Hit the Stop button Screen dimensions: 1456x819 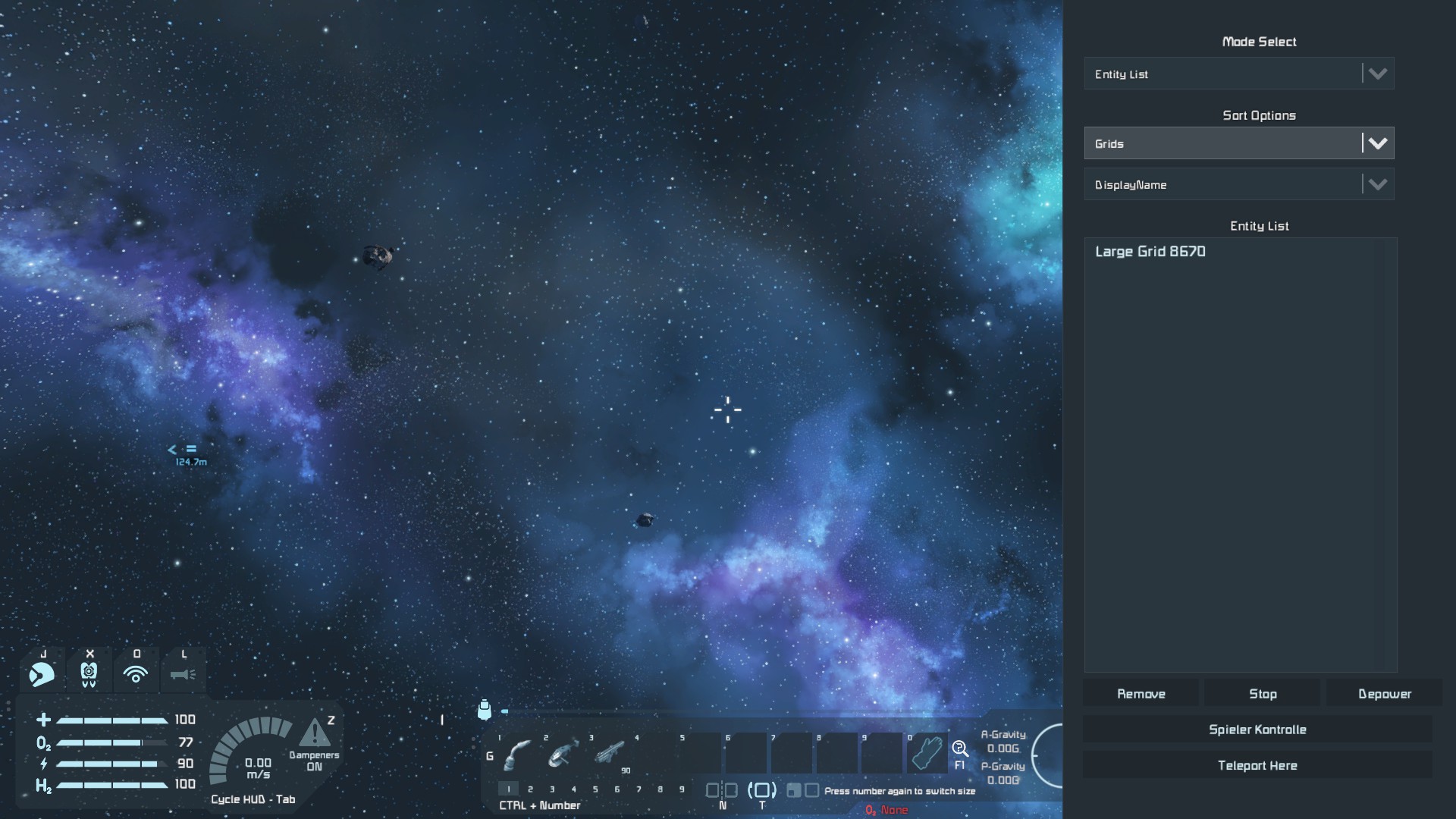1263,694
